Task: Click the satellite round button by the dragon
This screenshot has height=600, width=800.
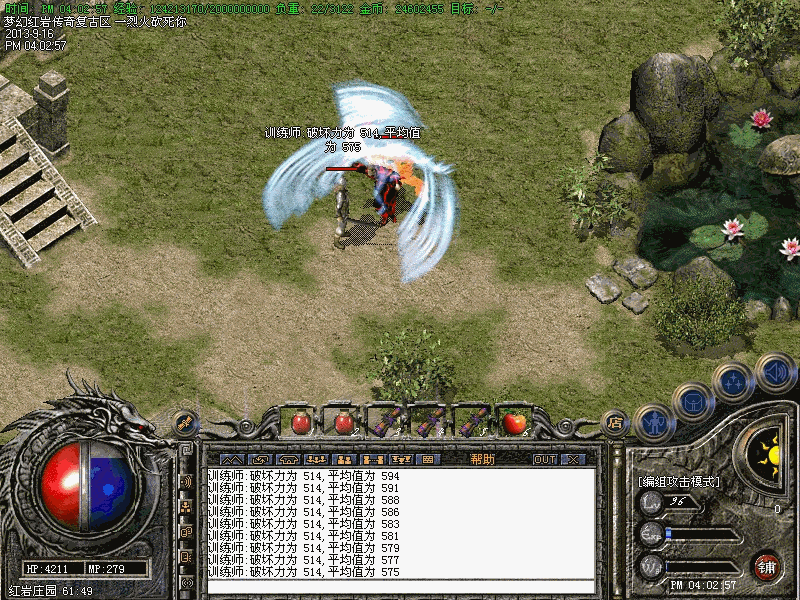Action: [x=184, y=423]
